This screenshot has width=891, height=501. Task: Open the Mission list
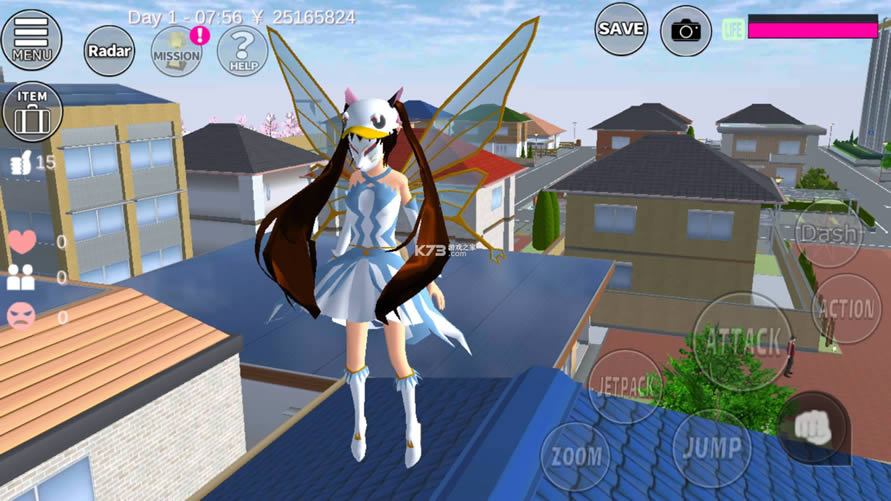pyautogui.click(x=177, y=50)
